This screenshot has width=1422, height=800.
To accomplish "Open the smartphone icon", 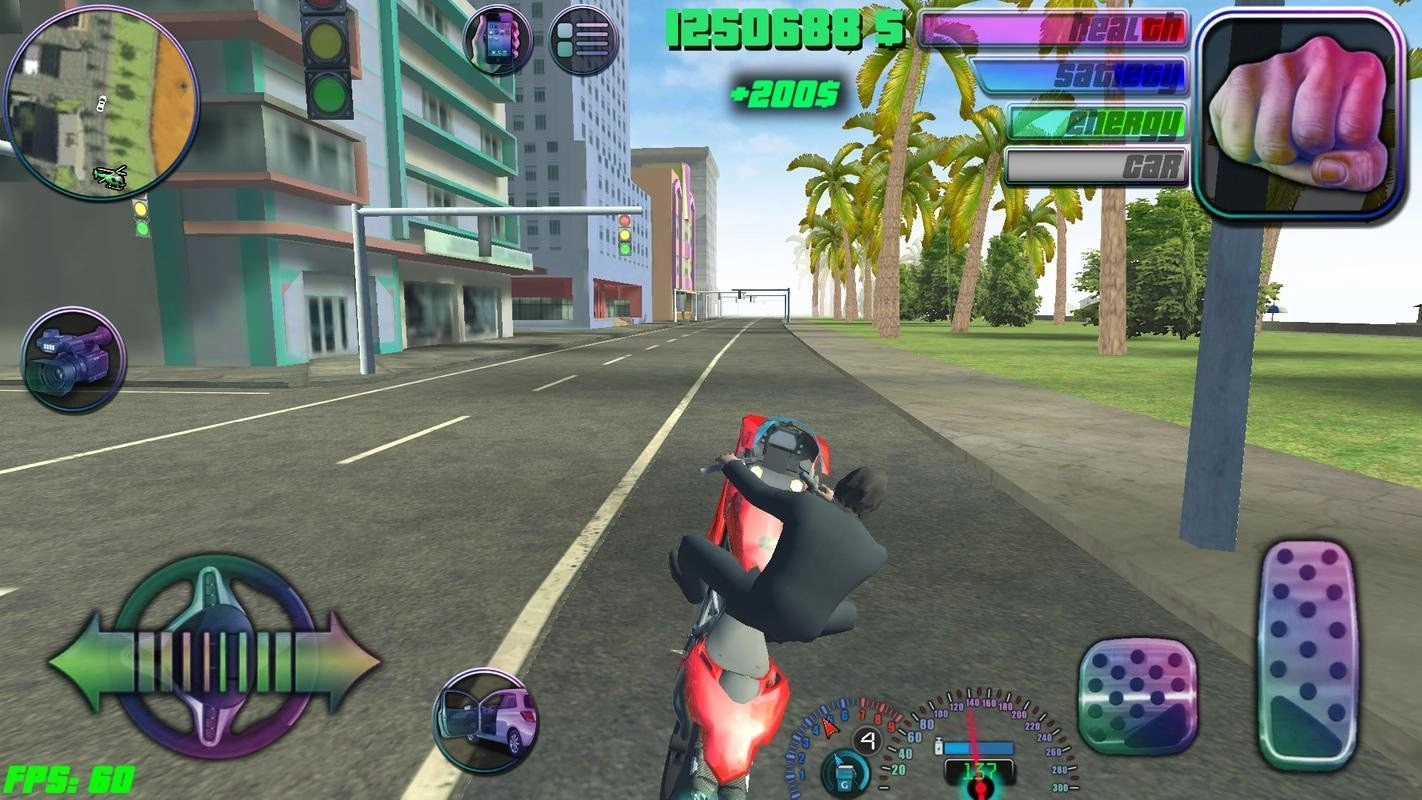I will (x=498, y=41).
